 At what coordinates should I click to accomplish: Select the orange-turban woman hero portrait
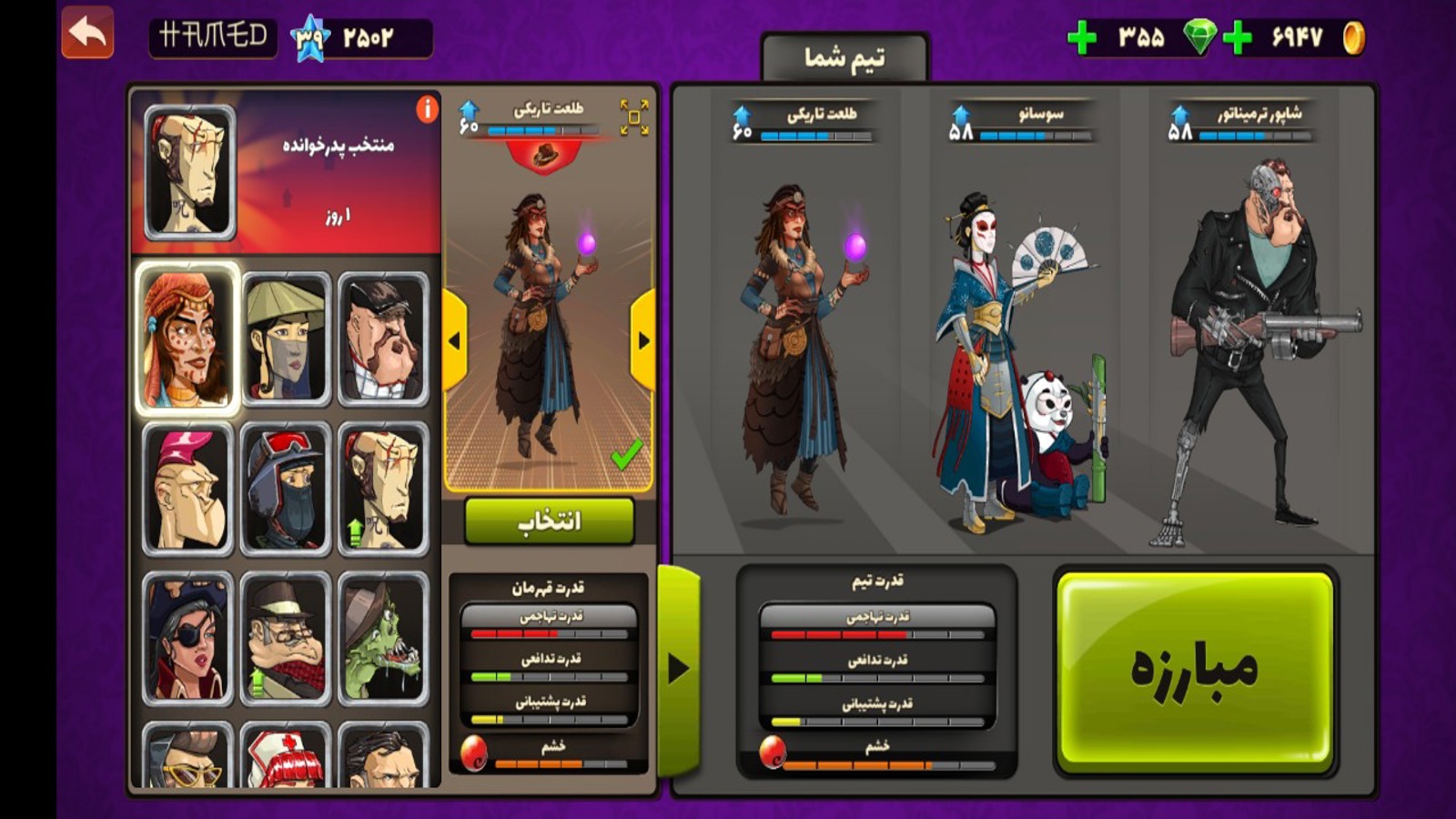coord(187,339)
